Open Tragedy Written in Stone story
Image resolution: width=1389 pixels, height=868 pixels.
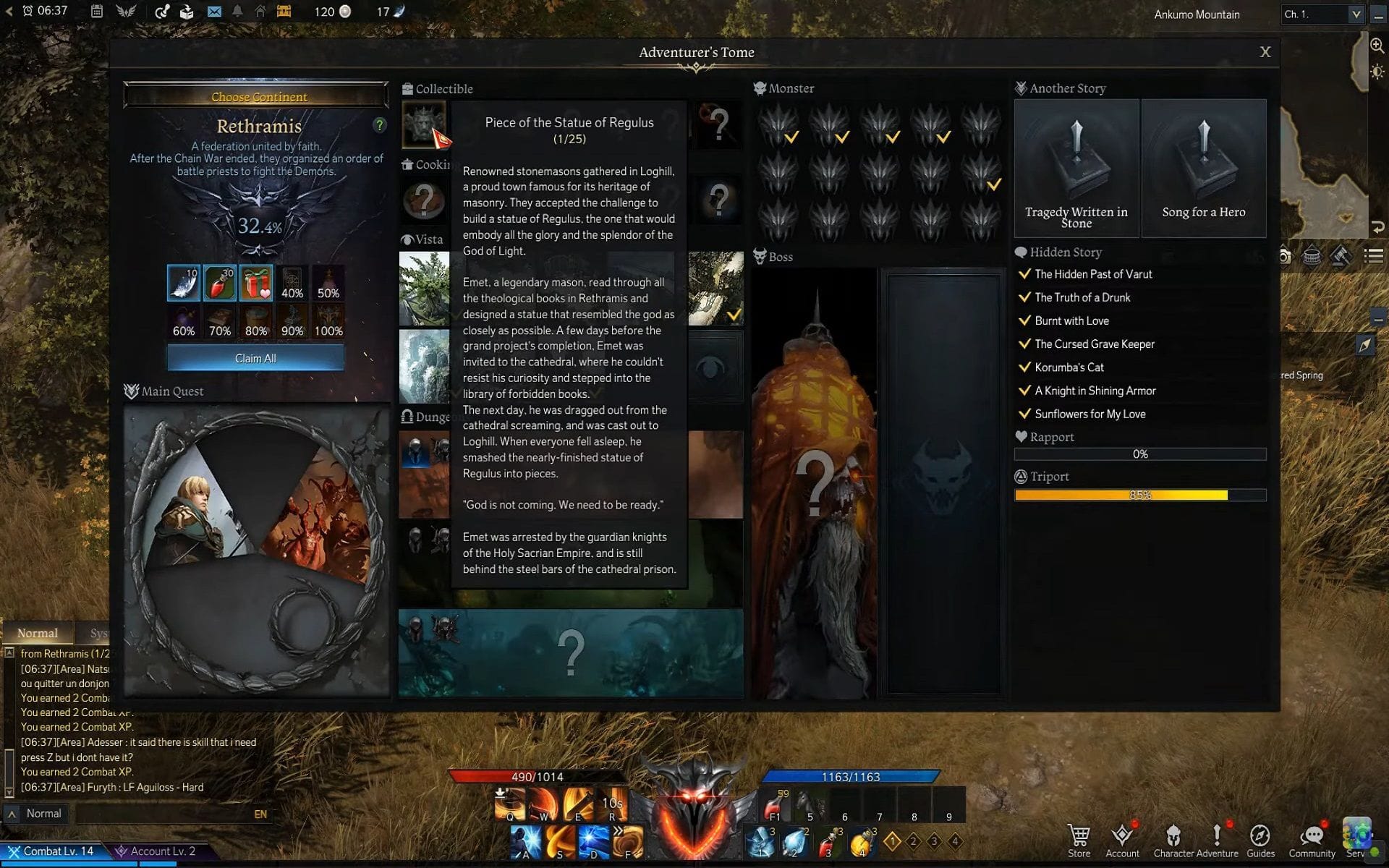click(1076, 169)
